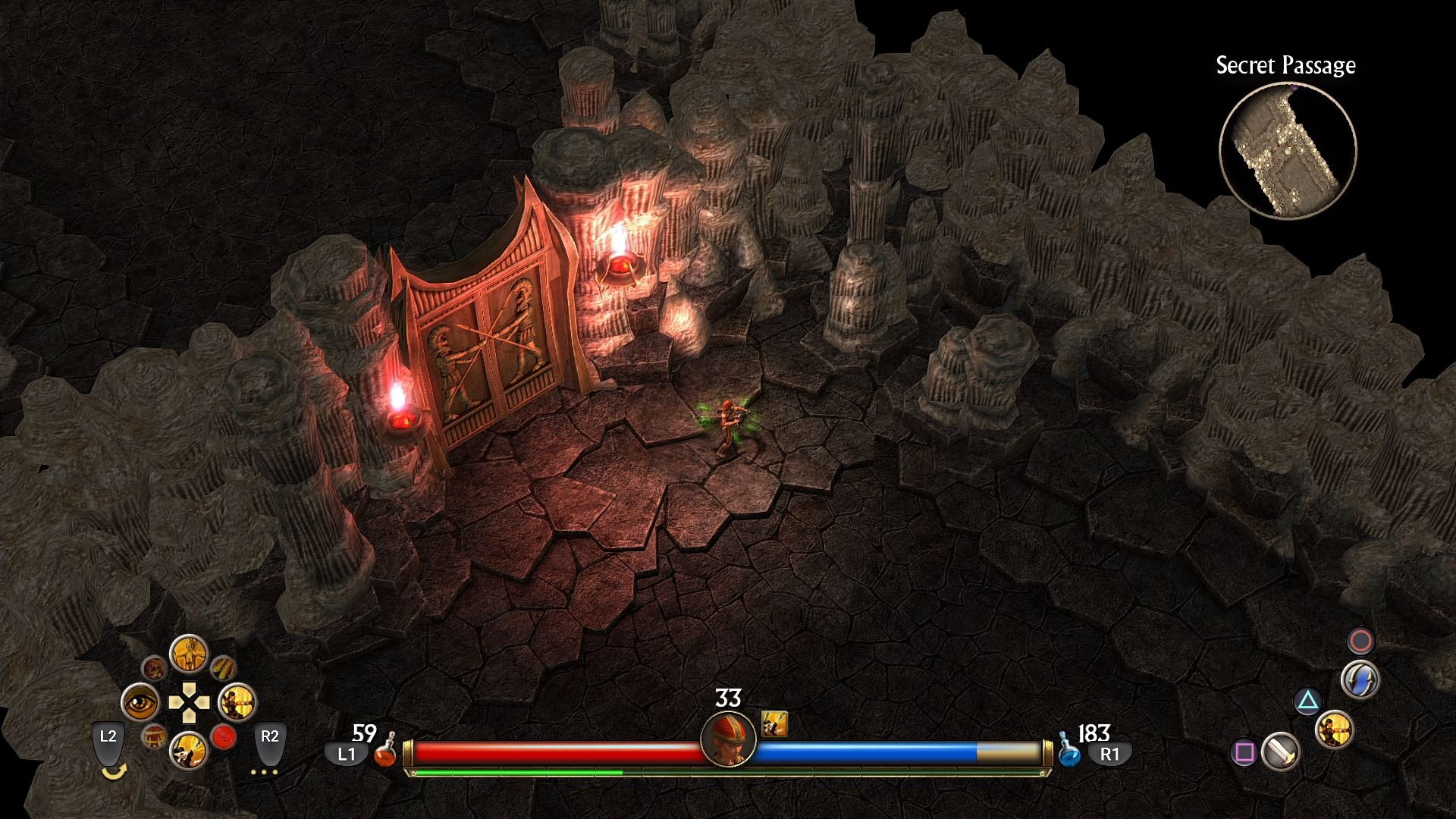Select the golden statue skill at the wheel top

[x=190, y=654]
